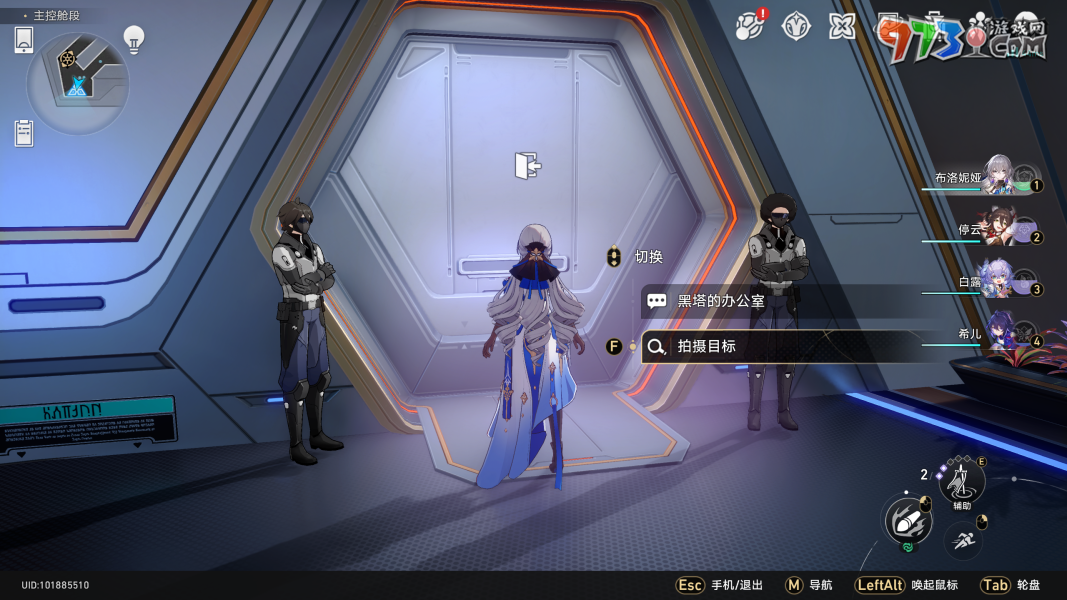Viewport: 1067px width, 600px height.
Task: Toggle the sprint running-figure button
Action: (963, 541)
